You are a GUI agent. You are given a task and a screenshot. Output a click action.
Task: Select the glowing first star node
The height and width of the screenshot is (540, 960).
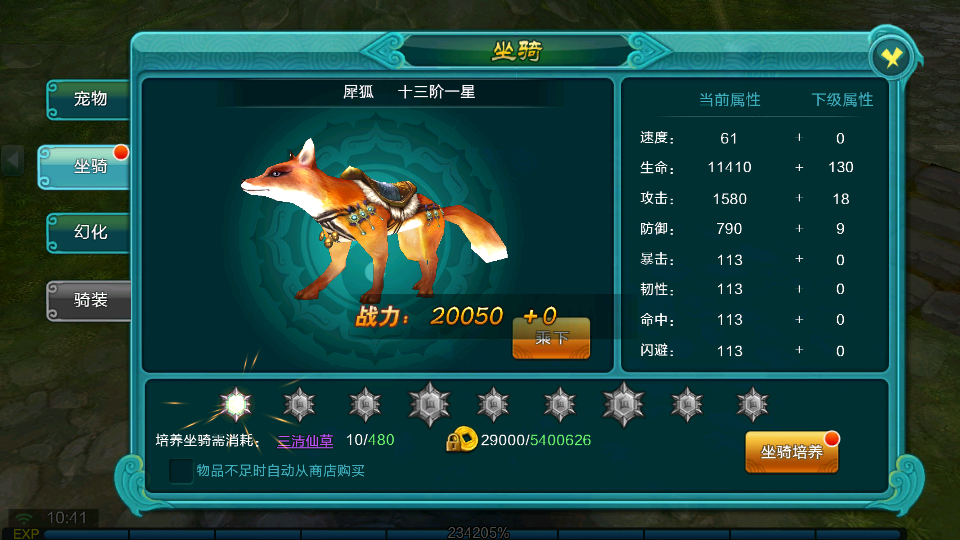[x=236, y=404]
